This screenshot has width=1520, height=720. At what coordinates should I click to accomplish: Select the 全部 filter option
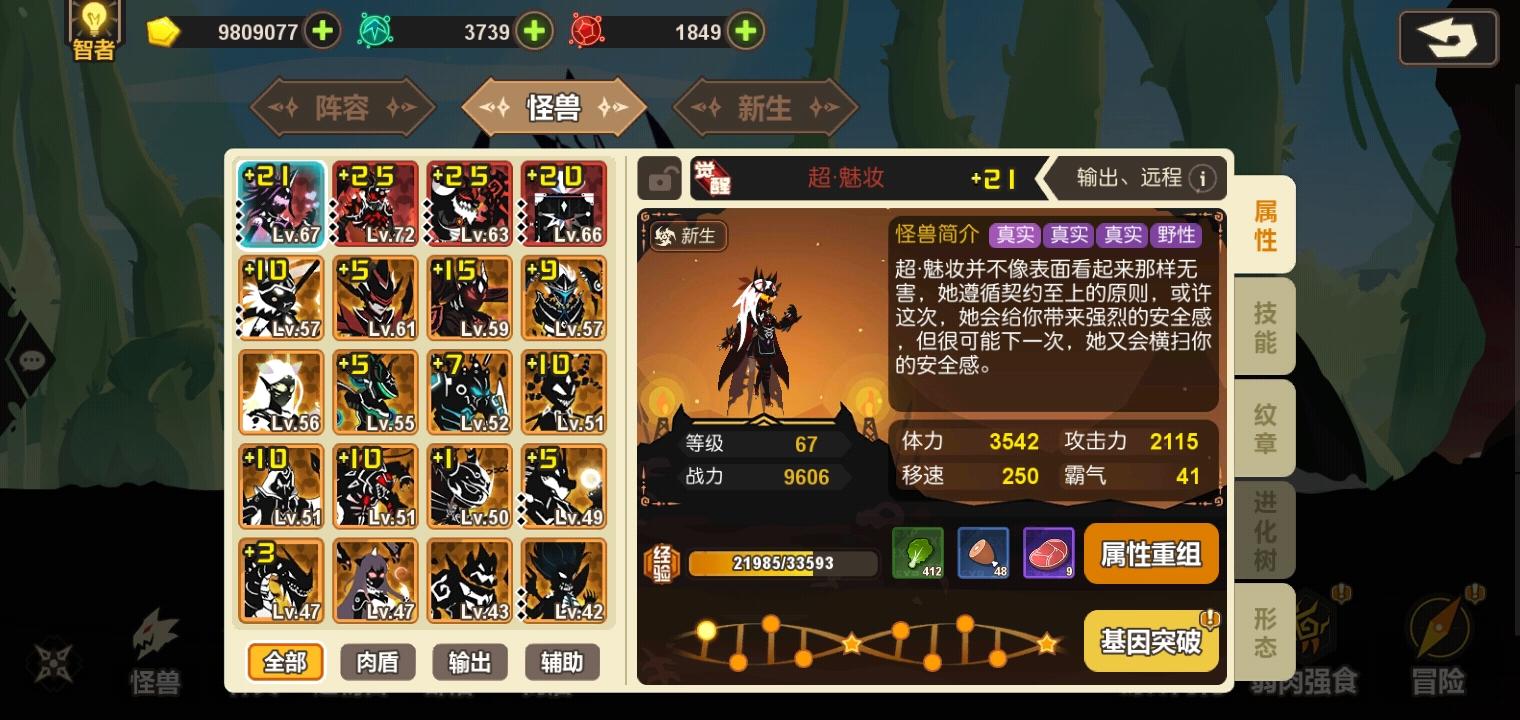pos(284,662)
